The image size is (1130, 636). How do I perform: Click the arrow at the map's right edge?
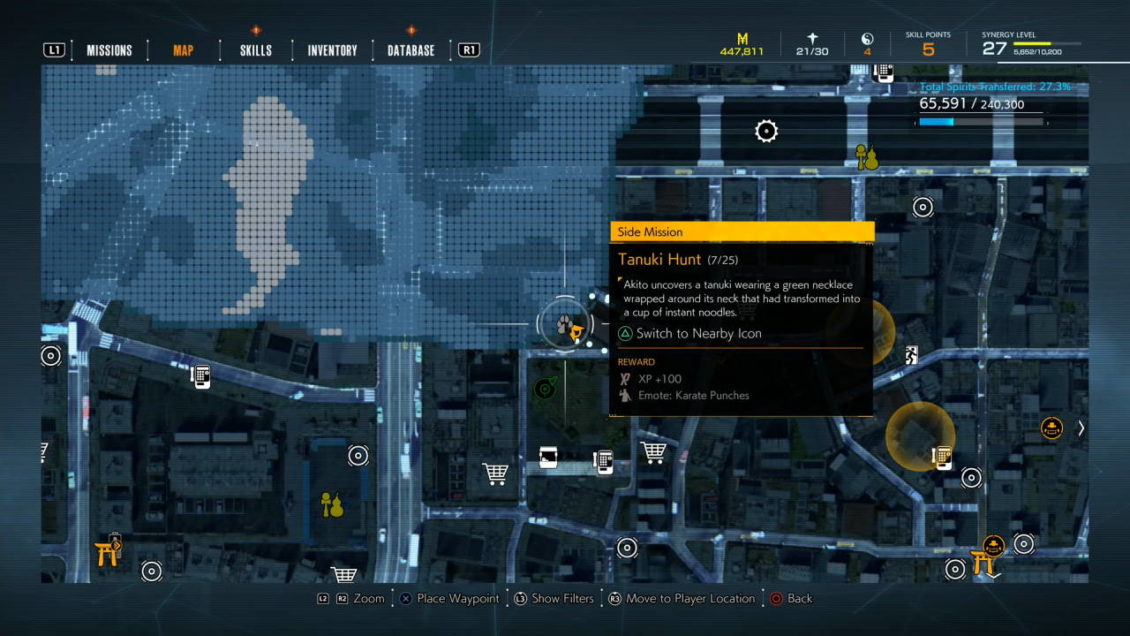[x=1080, y=428]
